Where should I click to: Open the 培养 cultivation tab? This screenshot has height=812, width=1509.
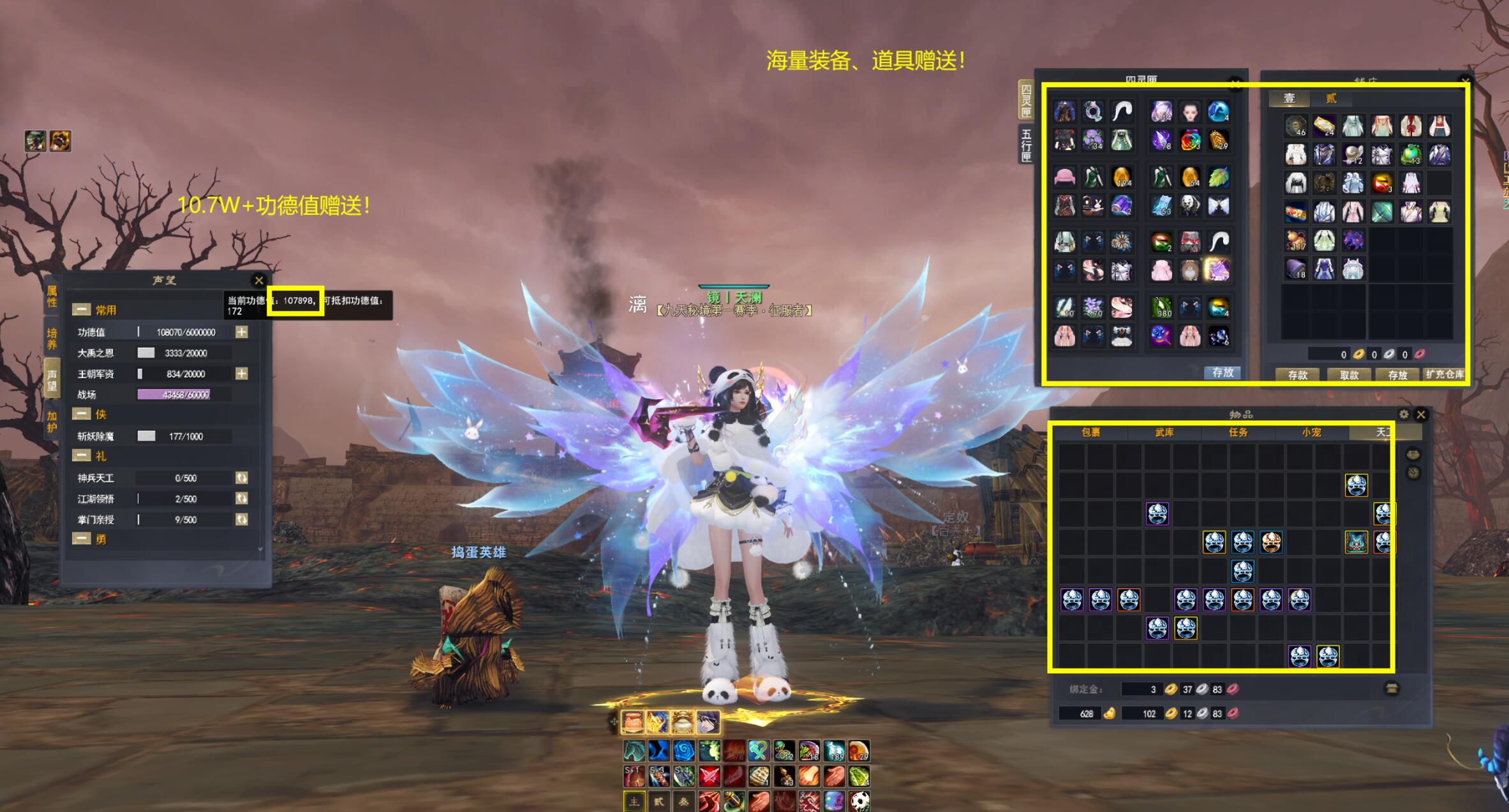(x=52, y=338)
